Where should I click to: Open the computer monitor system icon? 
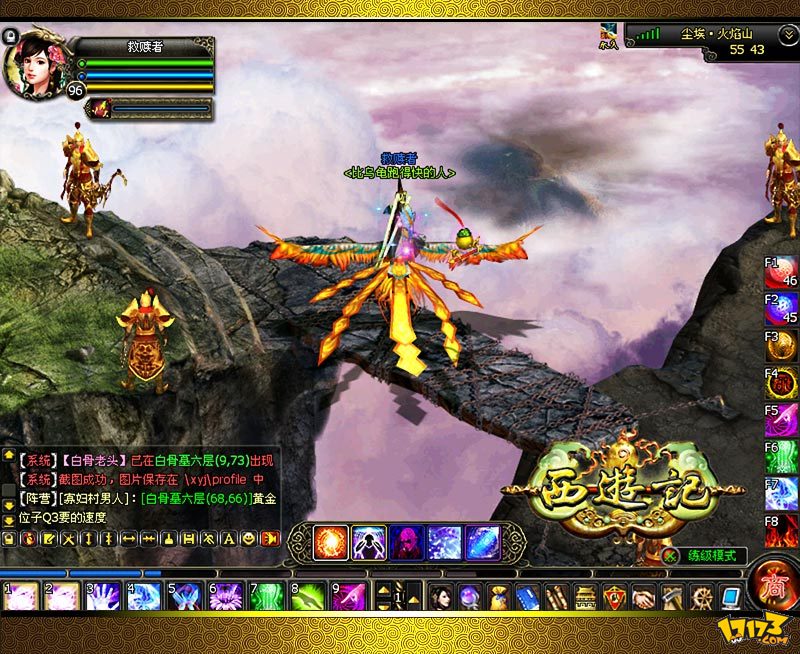[x=730, y=597]
